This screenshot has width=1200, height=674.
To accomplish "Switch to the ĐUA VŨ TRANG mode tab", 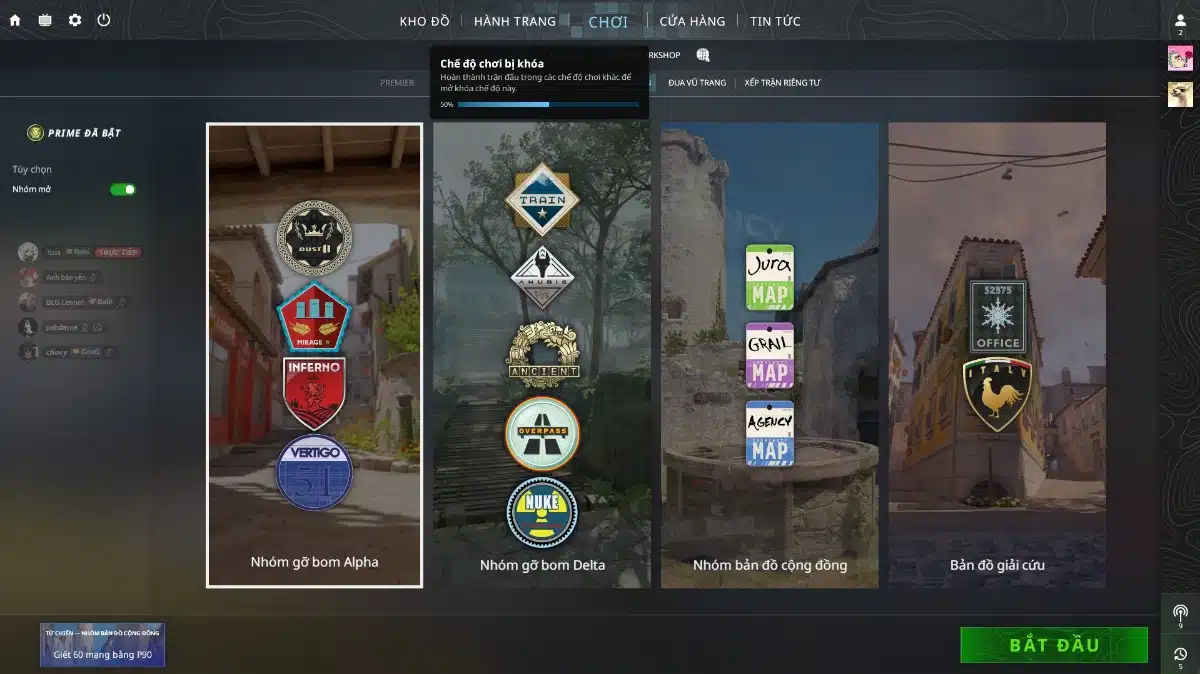I will click(697, 83).
